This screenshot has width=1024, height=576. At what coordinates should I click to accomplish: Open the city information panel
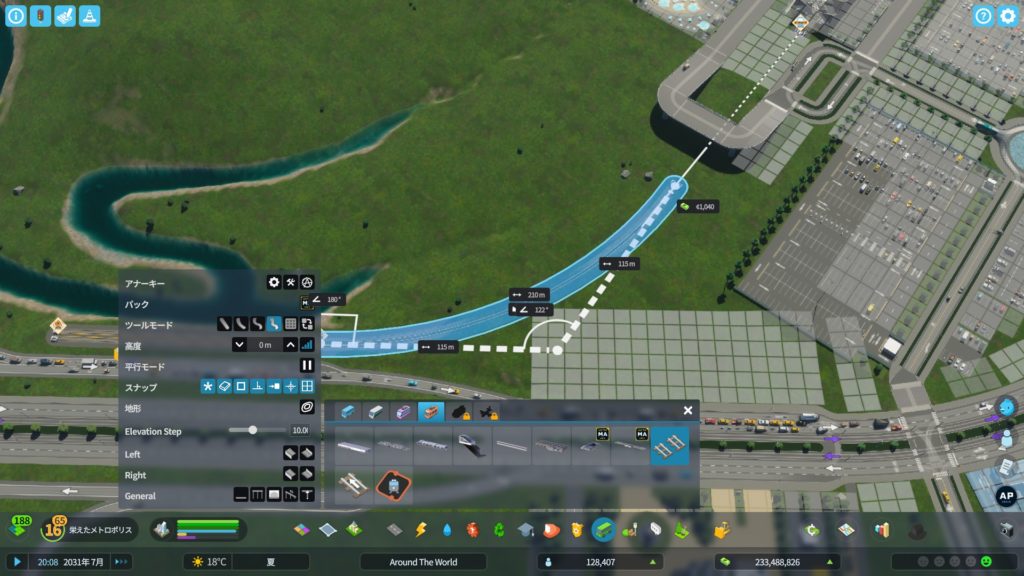16,16
